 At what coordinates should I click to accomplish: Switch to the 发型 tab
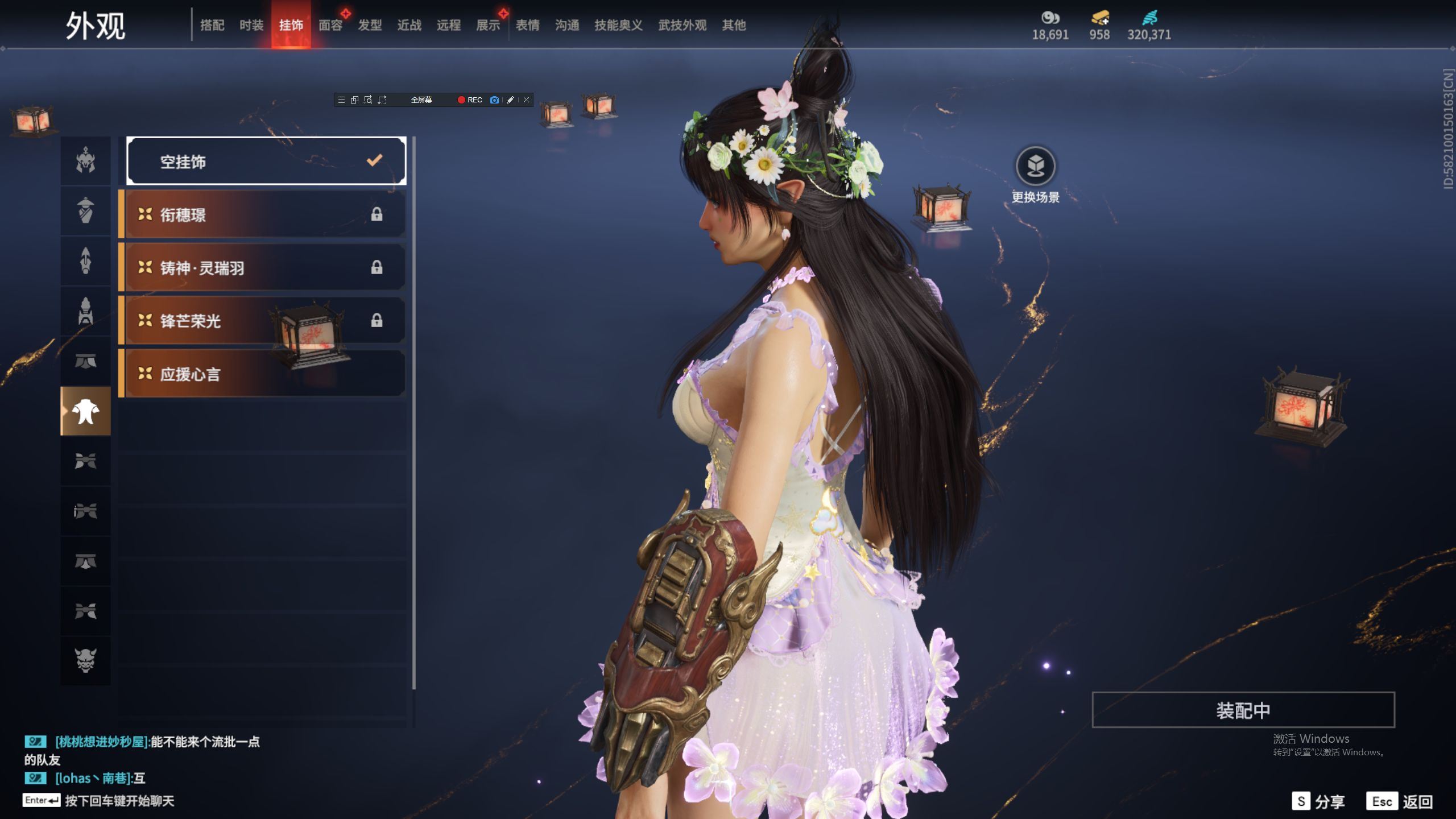pyautogui.click(x=370, y=25)
